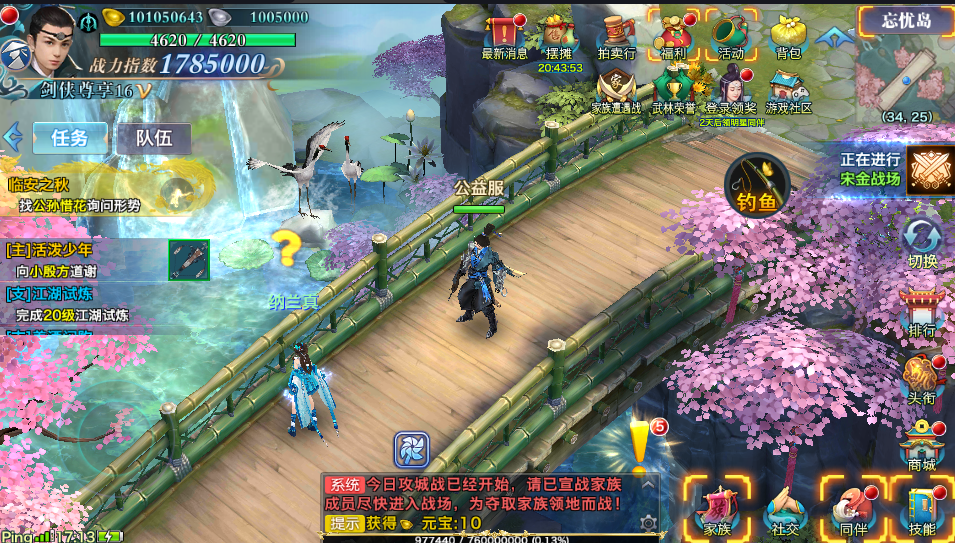Open the 游戏社区 game community
955x543 pixels.
click(789, 90)
